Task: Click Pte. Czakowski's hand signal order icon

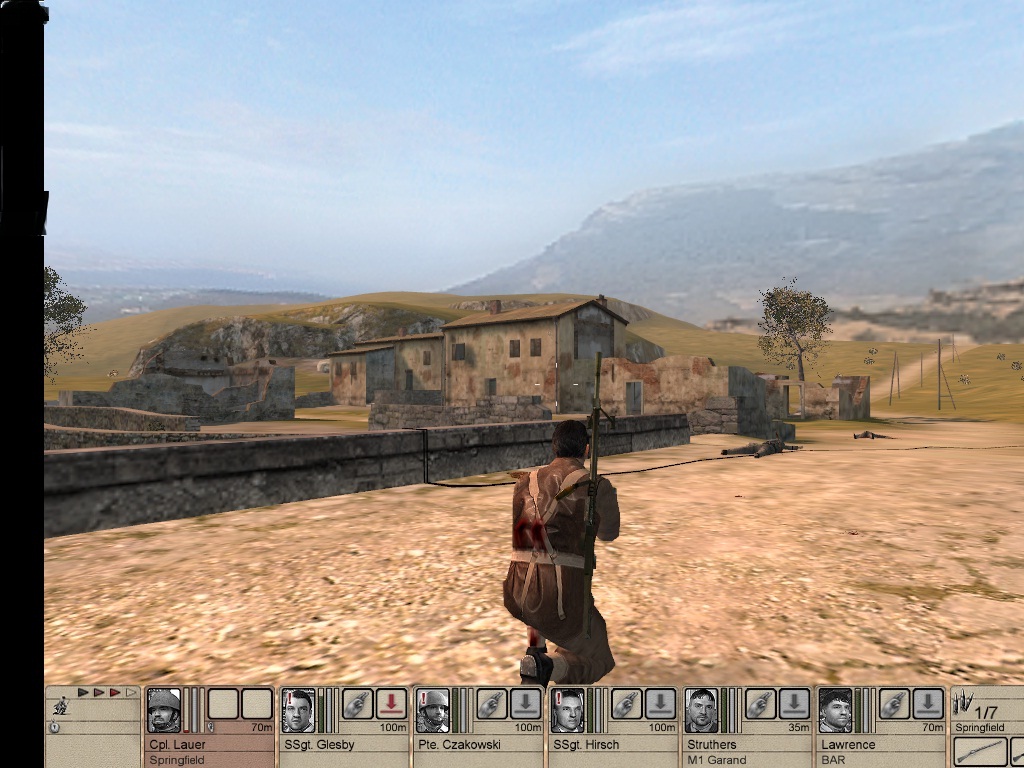Action: 491,704
